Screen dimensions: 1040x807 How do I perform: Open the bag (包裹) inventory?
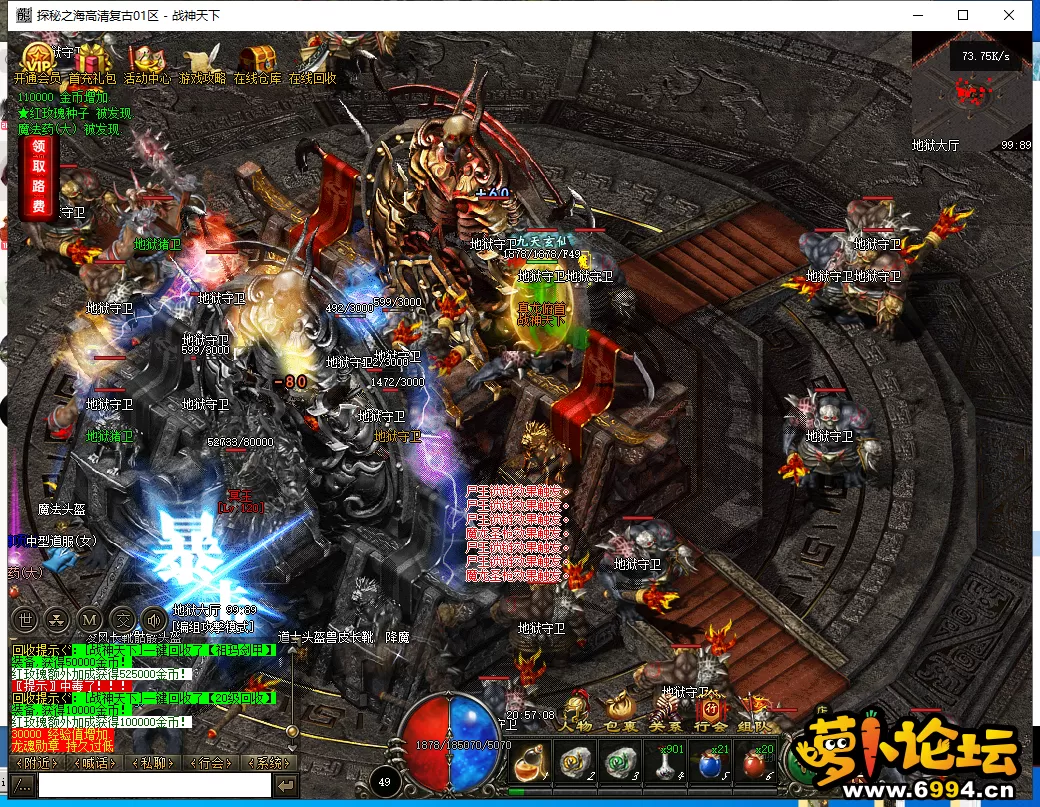tap(621, 713)
